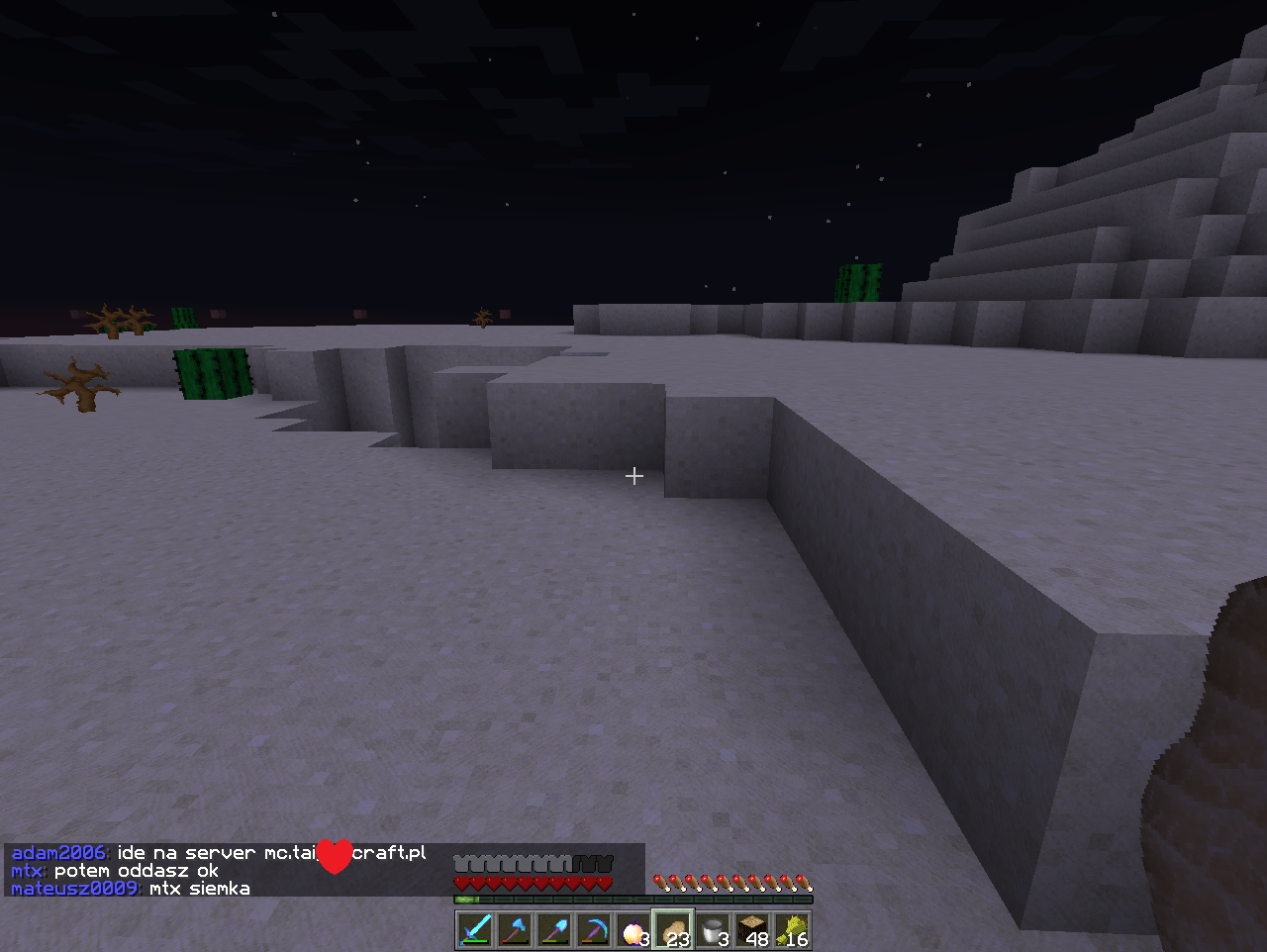Select the bread stack of 23
Screen dimensions: 1267x952
point(673,930)
